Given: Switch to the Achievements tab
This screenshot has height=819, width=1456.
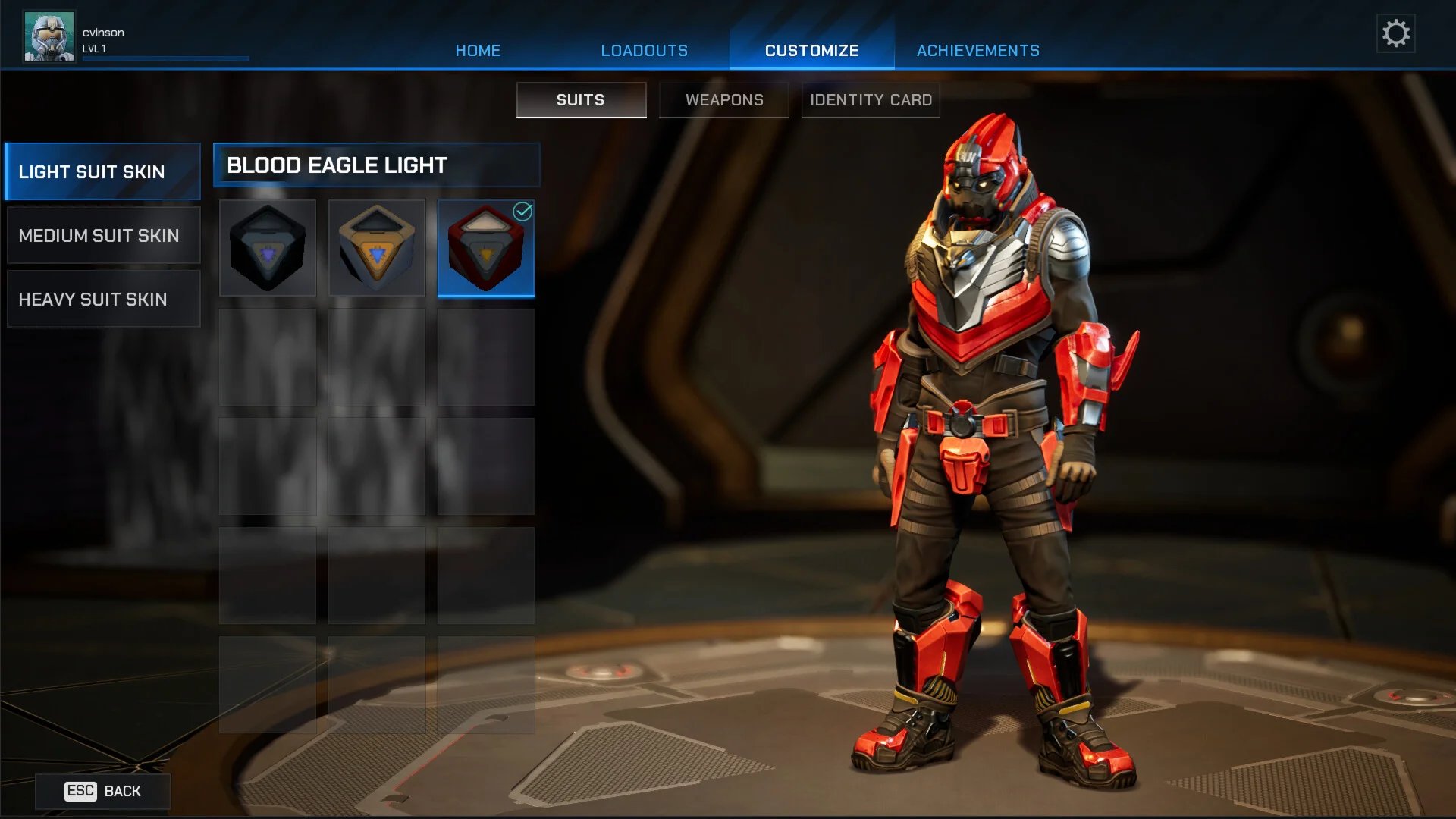Looking at the screenshot, I should click(977, 51).
